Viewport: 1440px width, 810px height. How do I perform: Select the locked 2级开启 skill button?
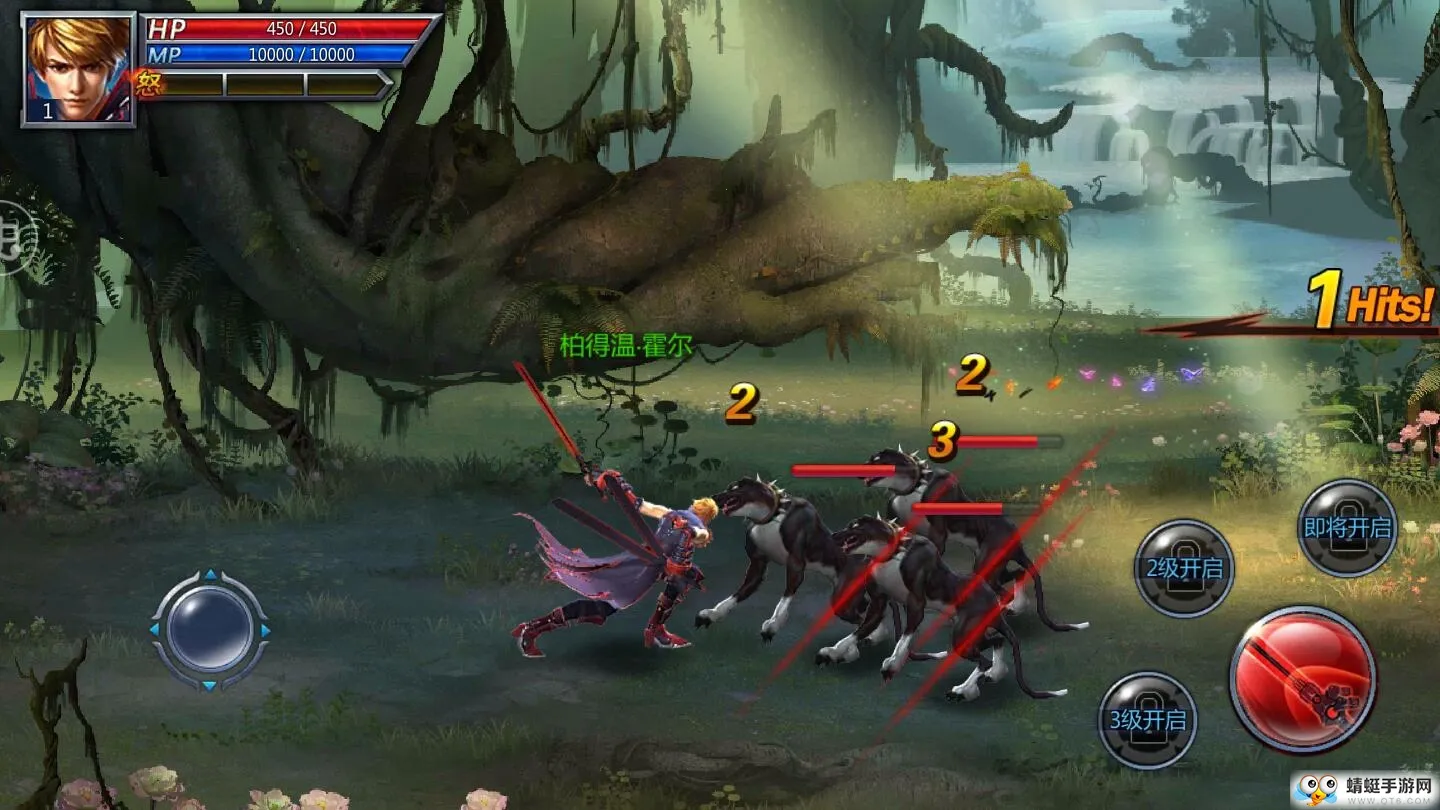click(x=1184, y=568)
